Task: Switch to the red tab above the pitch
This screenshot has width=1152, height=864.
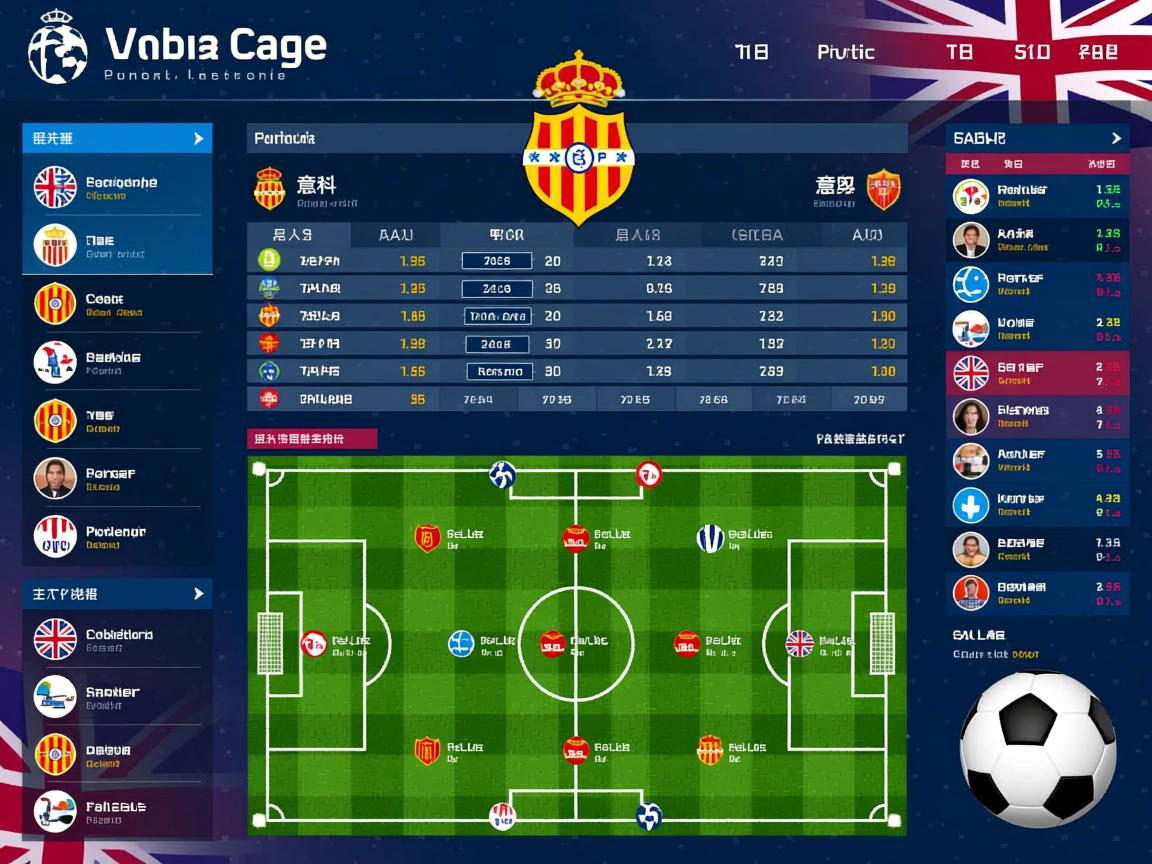Action: (312, 438)
